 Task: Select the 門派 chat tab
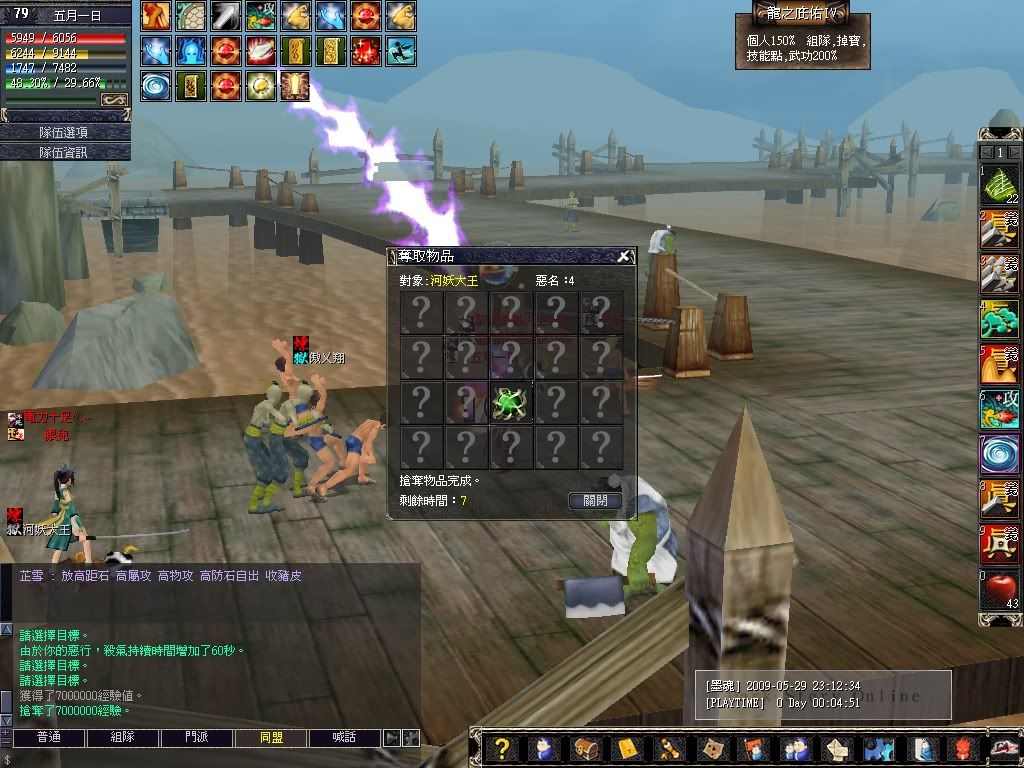pyautogui.click(x=197, y=737)
